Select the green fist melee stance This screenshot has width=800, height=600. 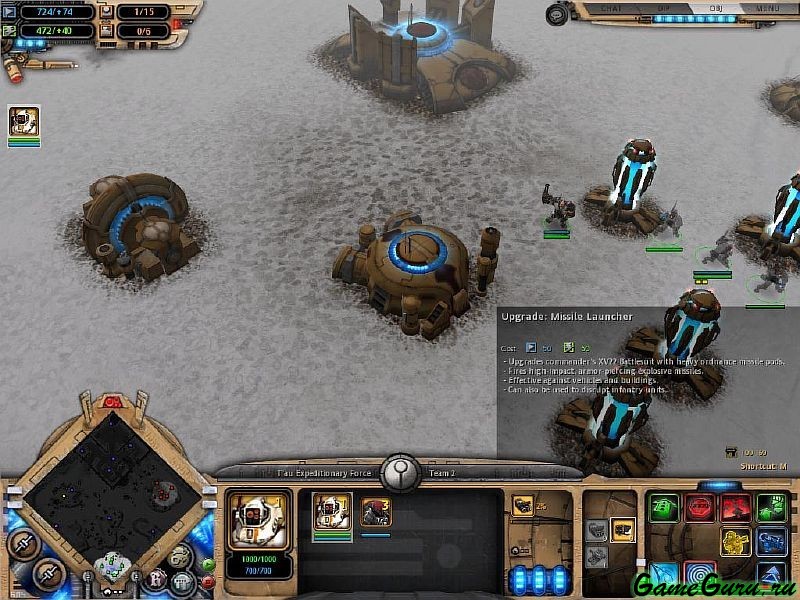tap(771, 507)
